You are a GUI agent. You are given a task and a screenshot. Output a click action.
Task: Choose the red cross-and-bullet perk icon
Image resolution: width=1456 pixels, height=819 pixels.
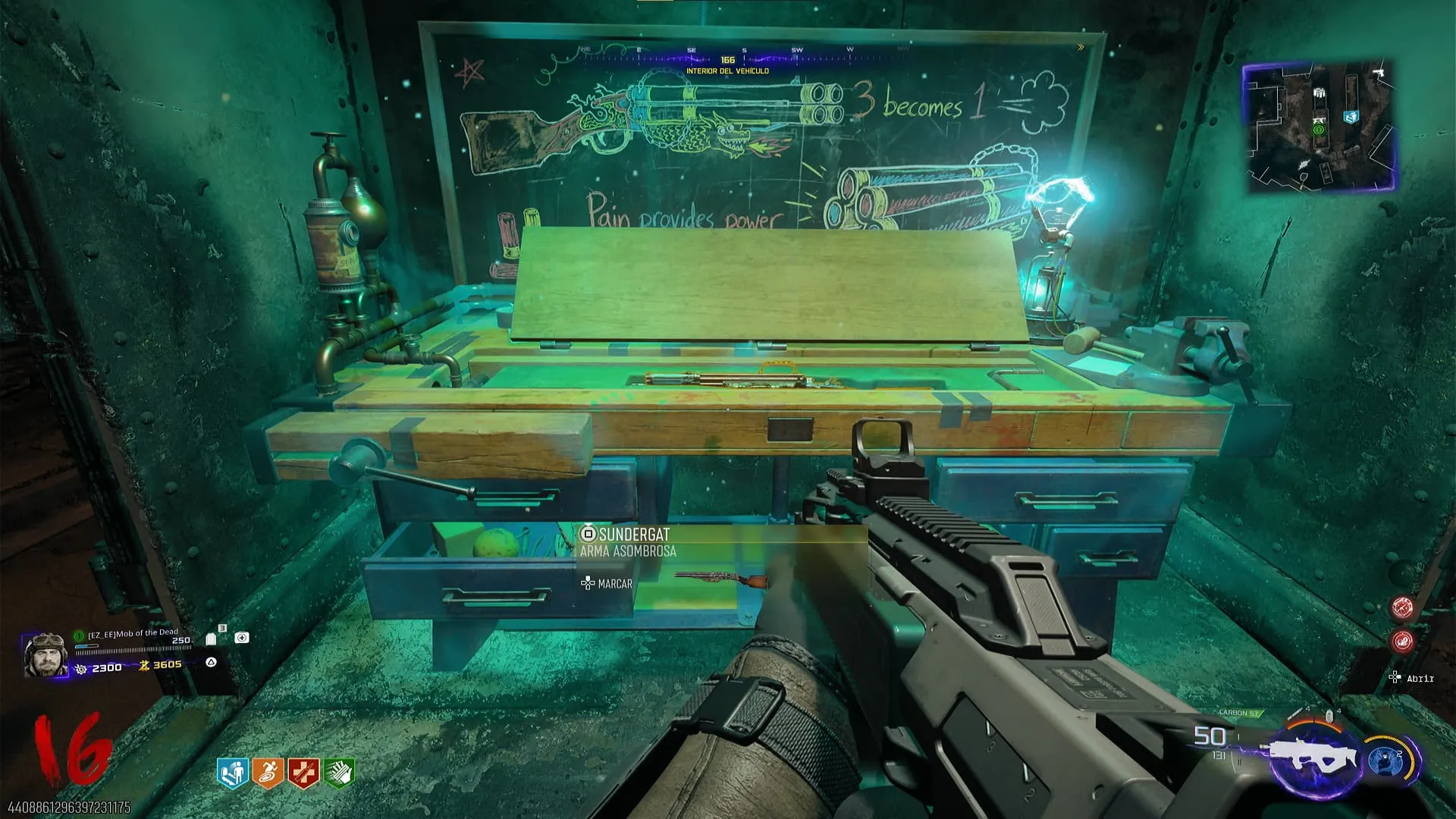pos(303,773)
